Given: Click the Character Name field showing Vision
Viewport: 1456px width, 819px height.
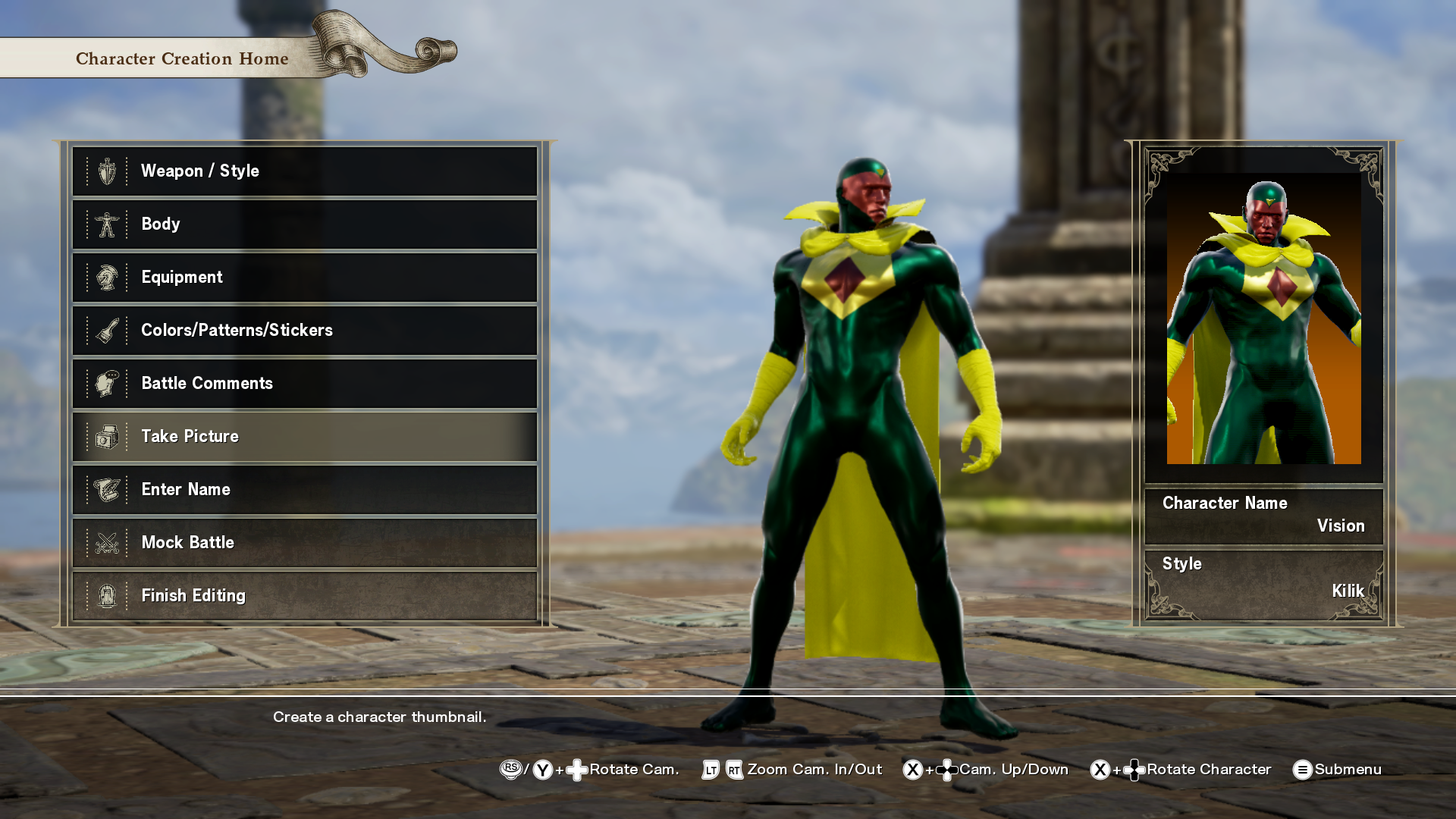Looking at the screenshot, I should point(1263,514).
